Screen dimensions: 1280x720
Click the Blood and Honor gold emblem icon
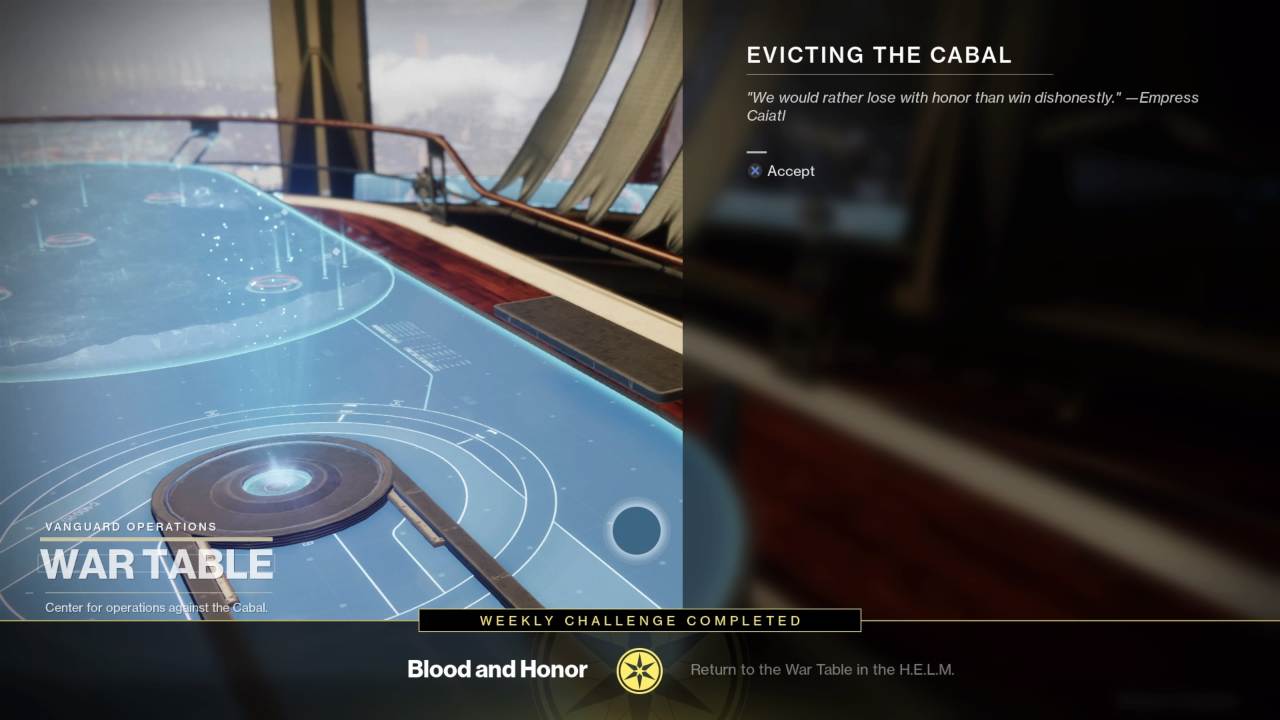[640, 670]
